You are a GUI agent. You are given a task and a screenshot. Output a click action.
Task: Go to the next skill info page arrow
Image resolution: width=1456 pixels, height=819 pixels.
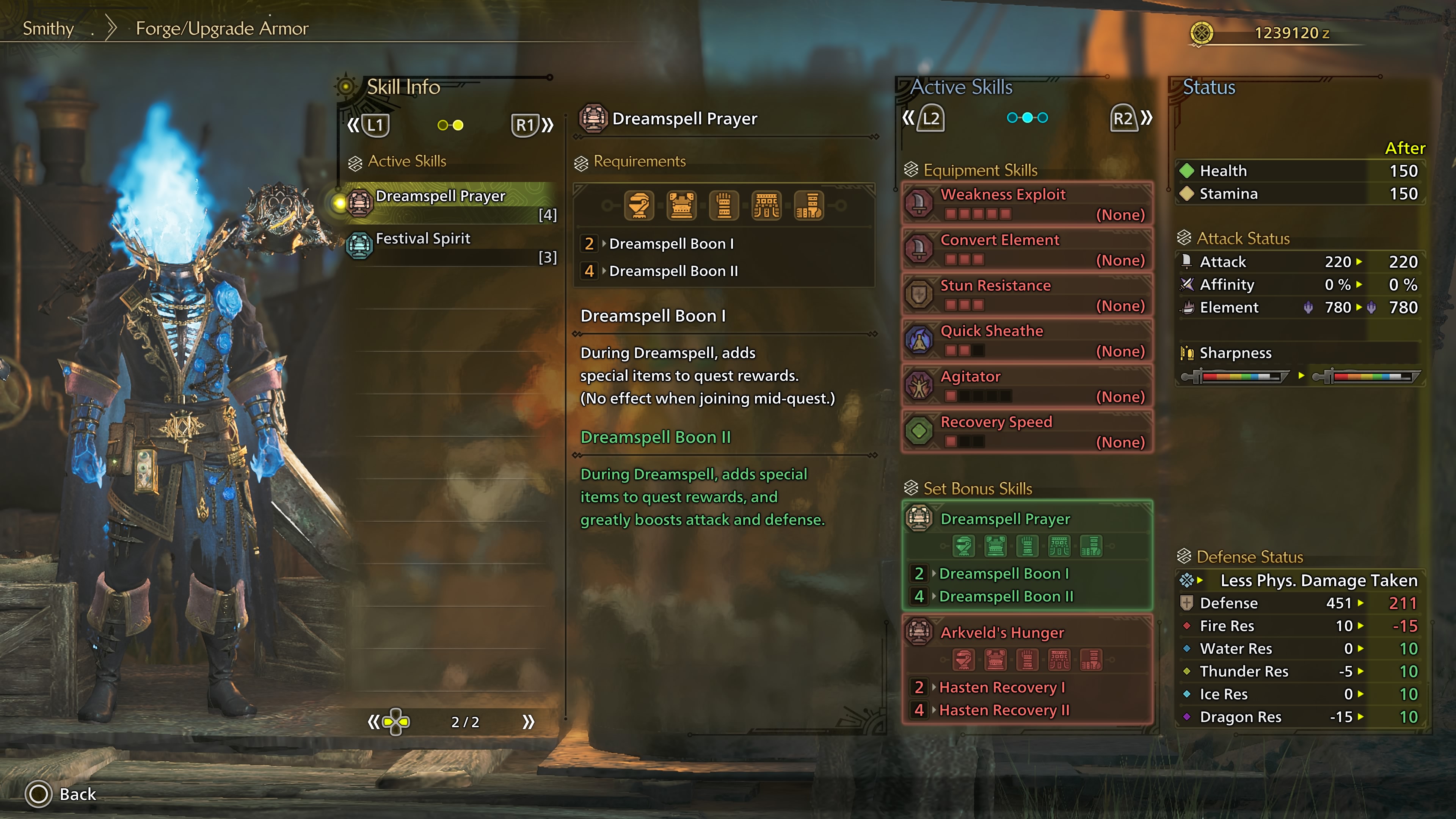point(529,722)
